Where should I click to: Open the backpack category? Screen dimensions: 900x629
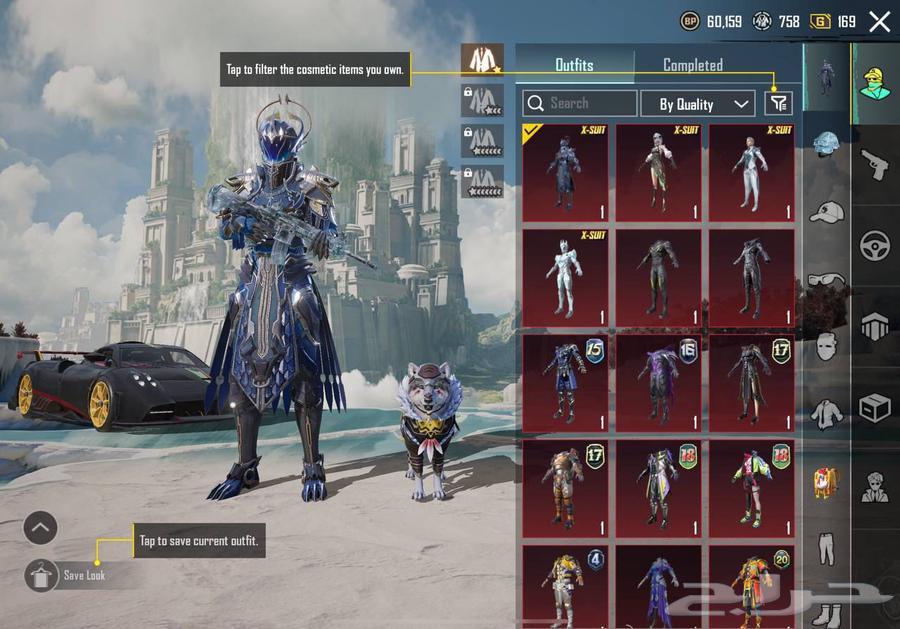point(826,482)
